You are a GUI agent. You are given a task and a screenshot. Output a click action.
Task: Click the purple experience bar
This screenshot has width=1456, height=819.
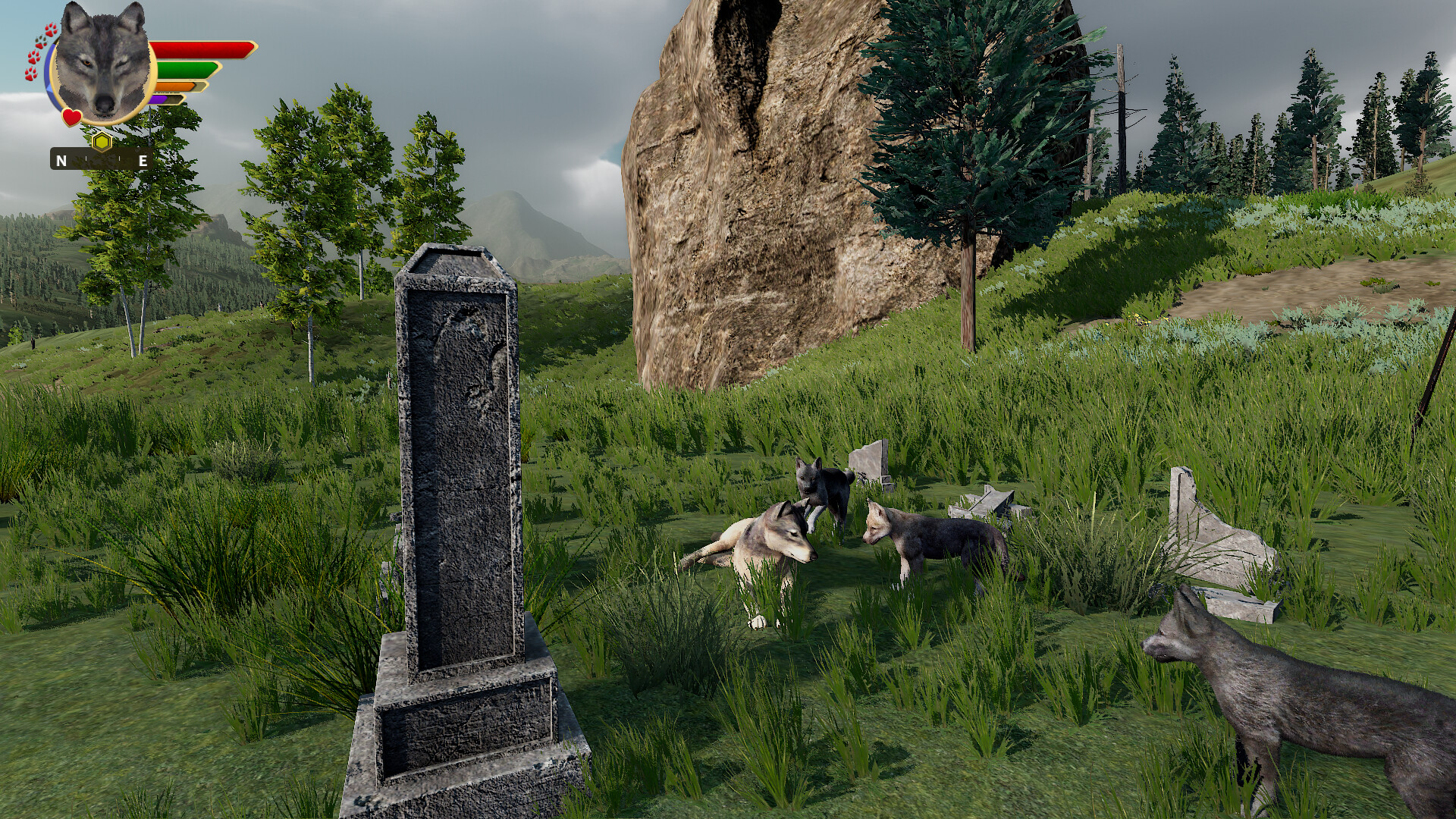tap(158, 99)
